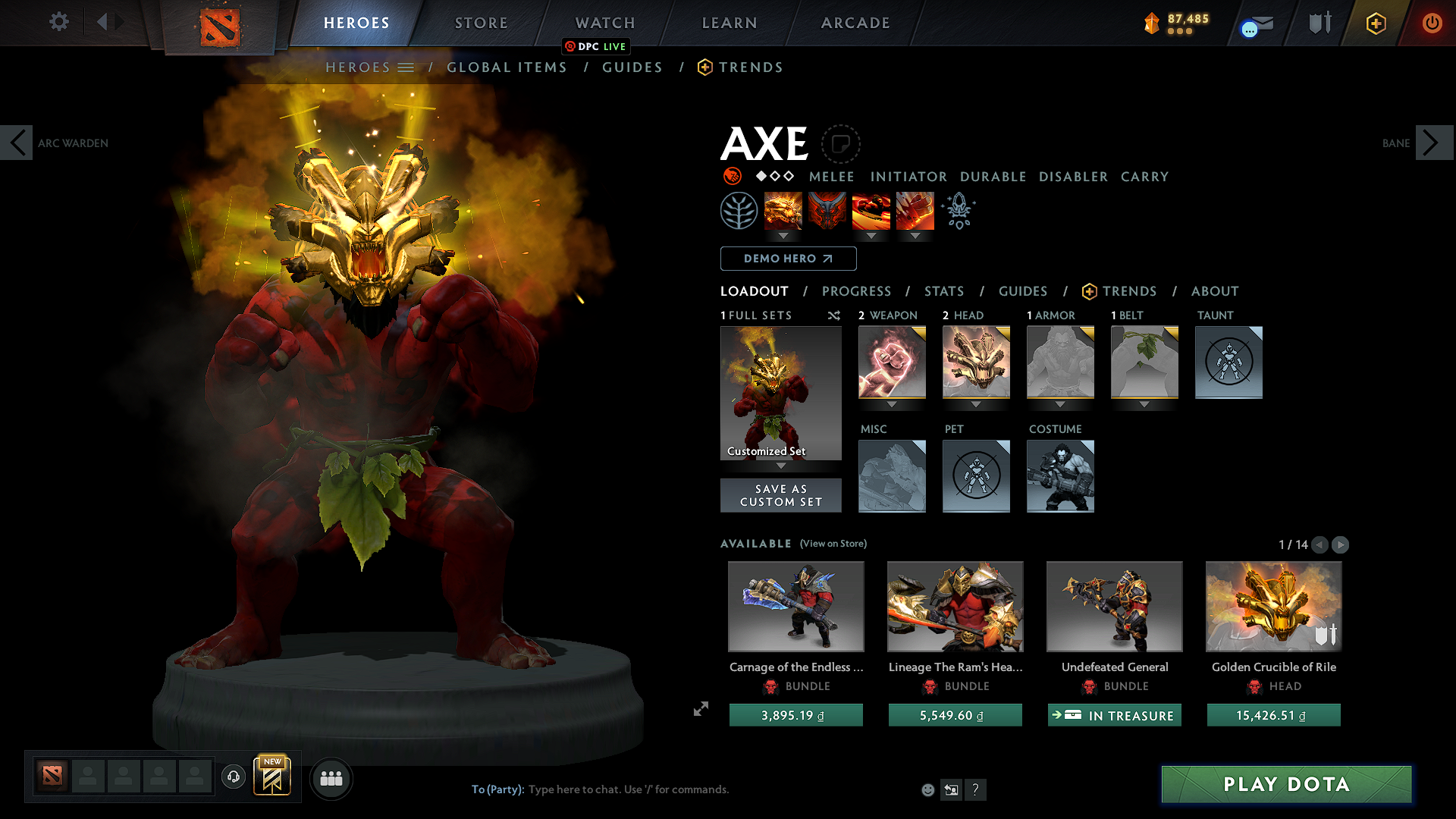Open the emoticon picker in the chat bar
This screenshot has height=819, width=1456.
click(927, 789)
